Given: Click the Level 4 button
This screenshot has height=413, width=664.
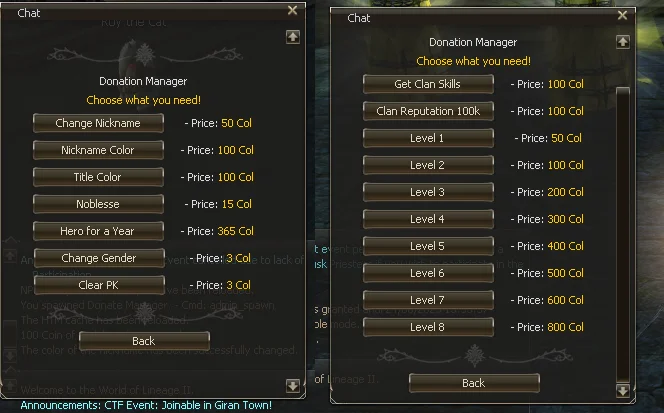Looking at the screenshot, I should click(428, 219).
